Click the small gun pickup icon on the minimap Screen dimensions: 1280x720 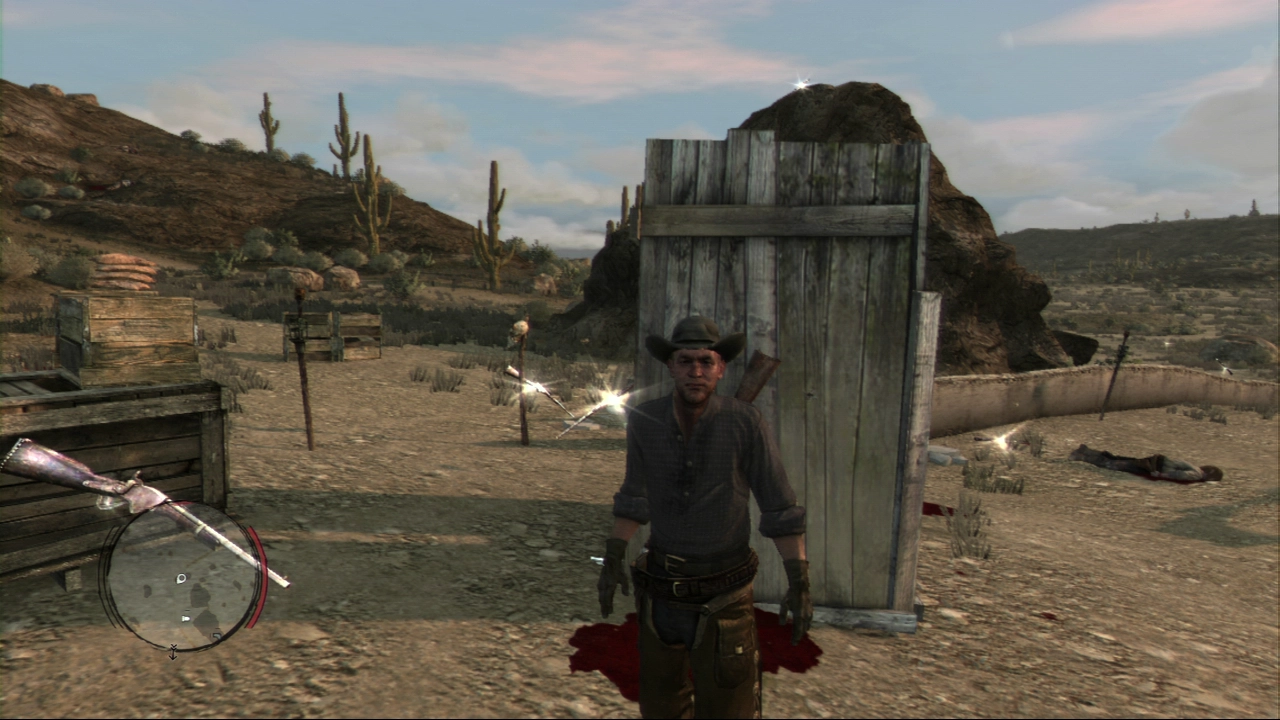tap(185, 617)
